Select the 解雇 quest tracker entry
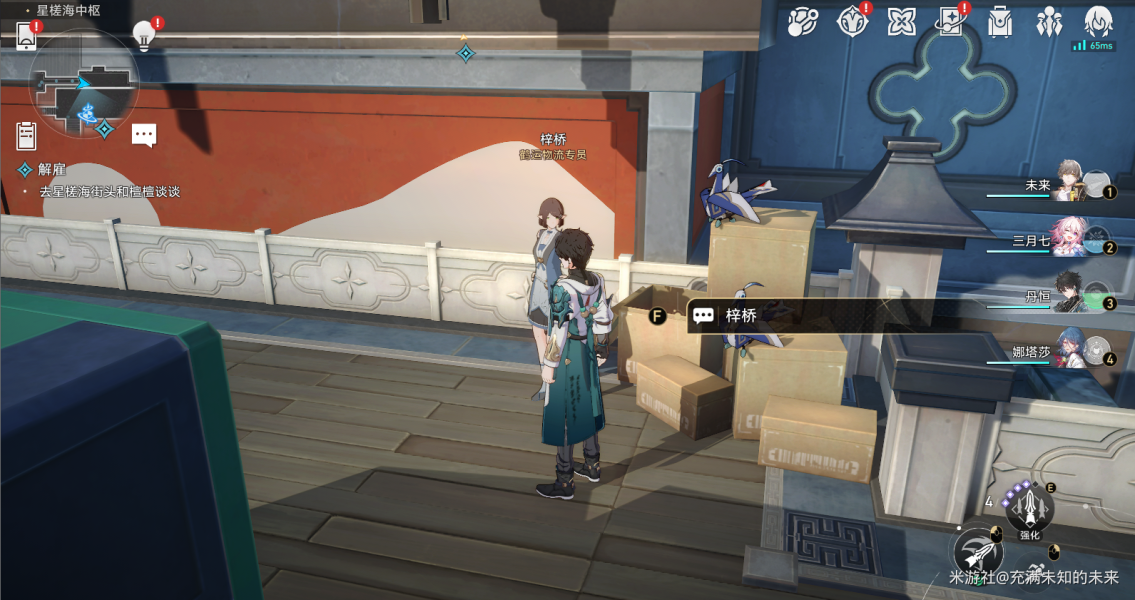 [x=52, y=170]
